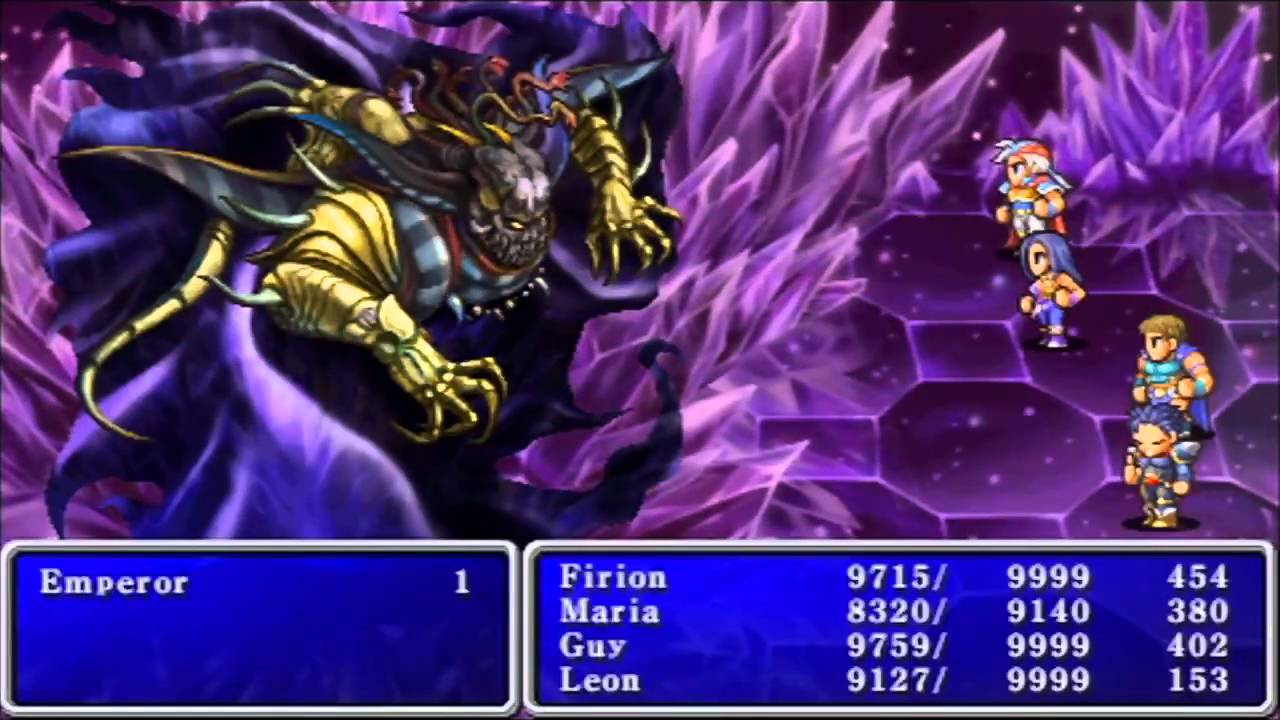This screenshot has height=720, width=1280.
Task: Click Guy's MP value 402
Action: tap(1198, 645)
